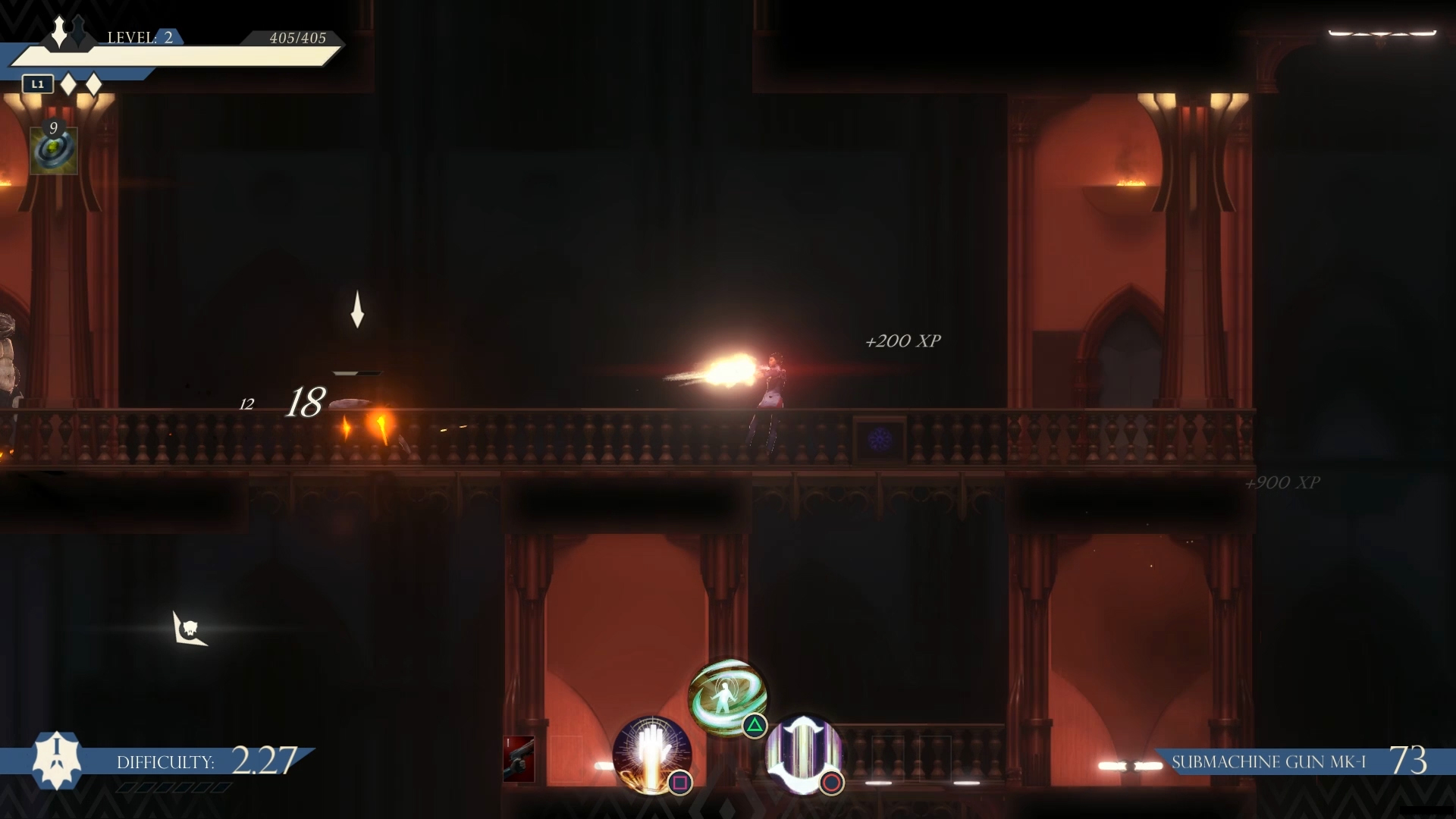Click the +200 XP popup text
The width and height of the screenshot is (1456, 819).
[x=902, y=340]
